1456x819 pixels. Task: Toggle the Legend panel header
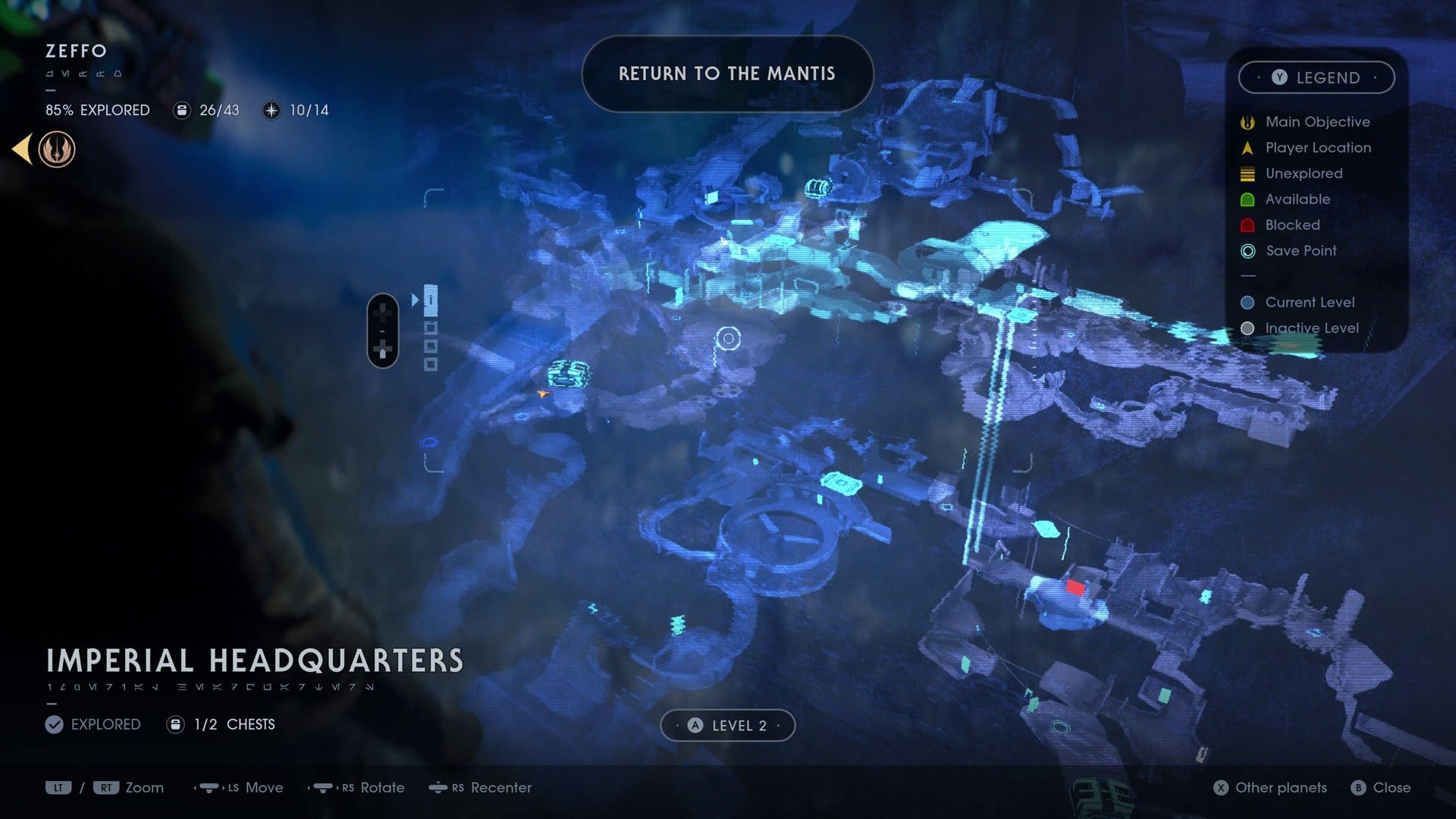[x=1316, y=77]
